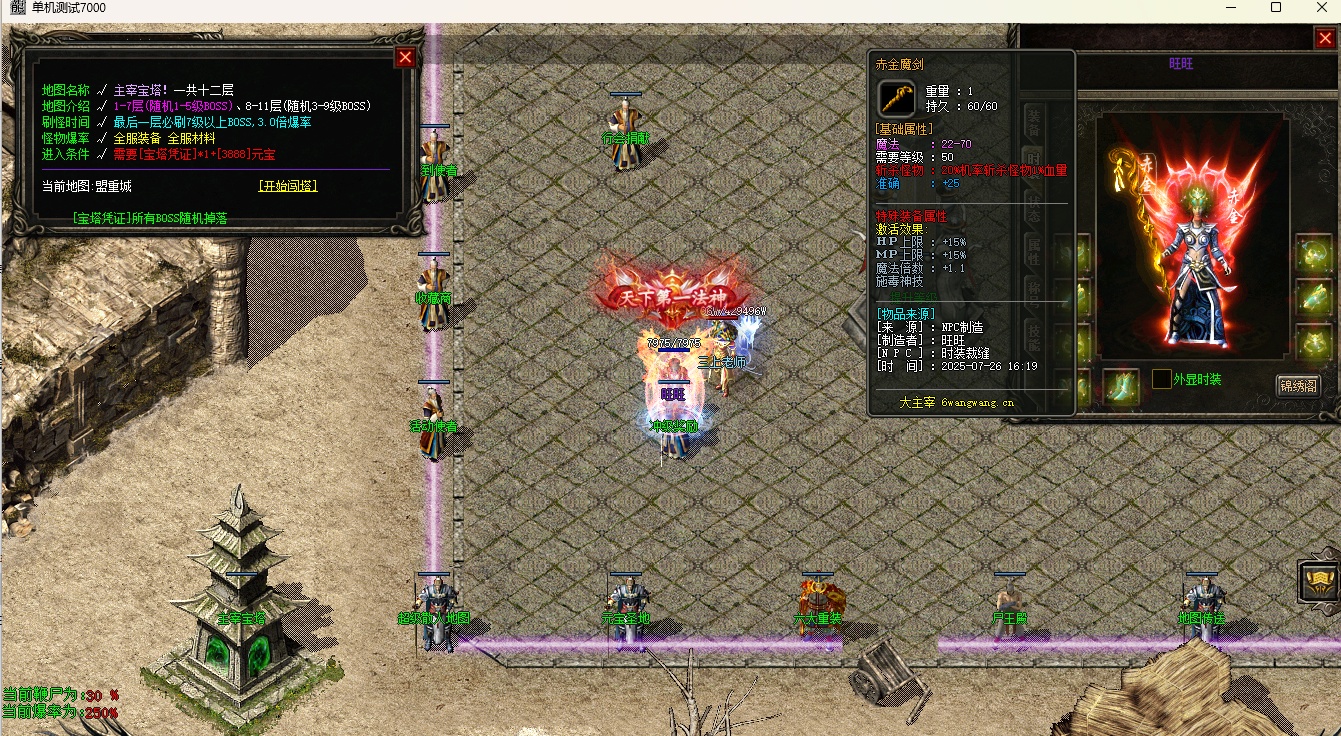This screenshot has height=736, width=1341.
Task: Switch to the 属性 tab
Action: pos(1034,252)
